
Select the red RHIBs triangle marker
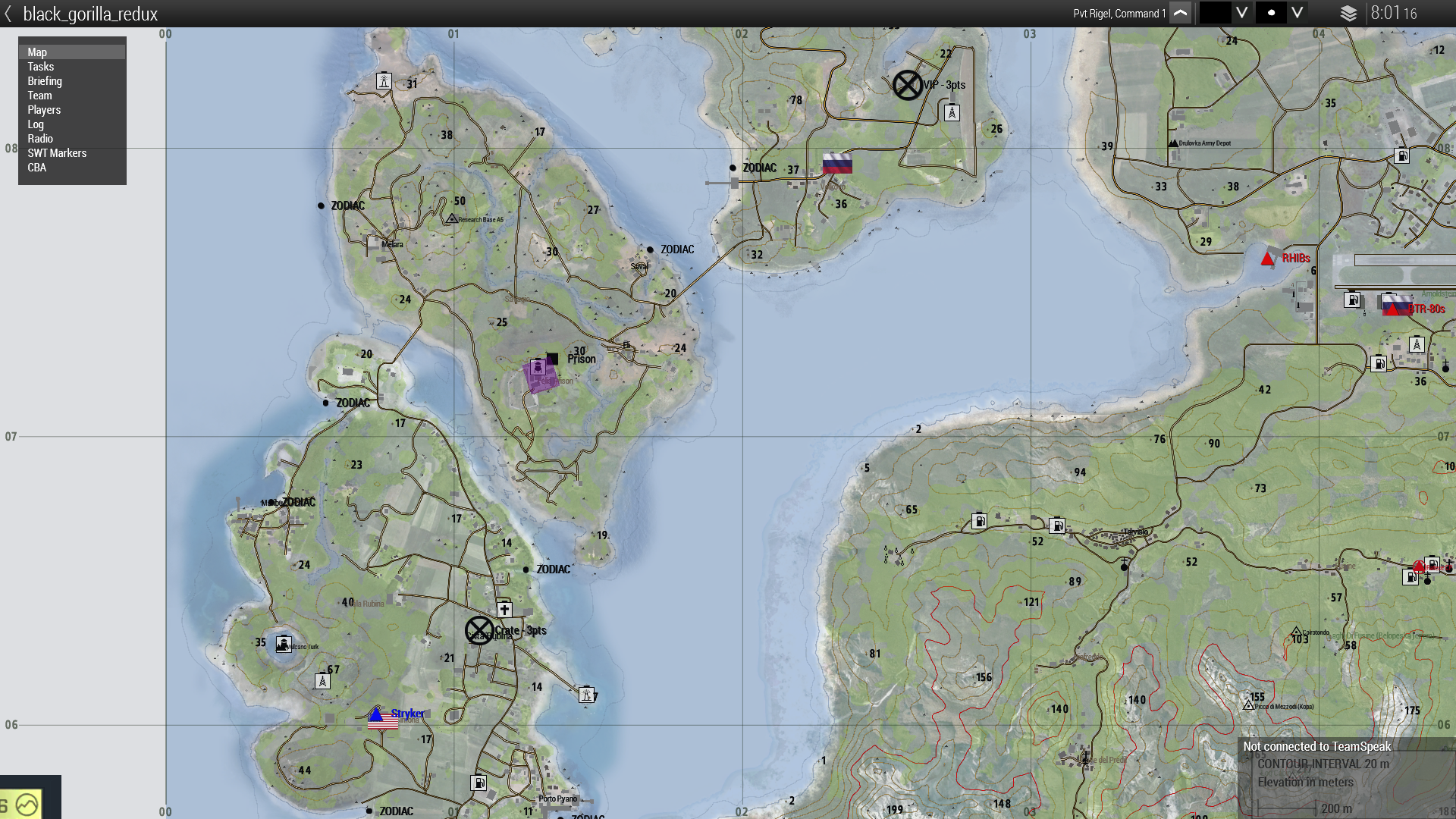(x=1266, y=258)
